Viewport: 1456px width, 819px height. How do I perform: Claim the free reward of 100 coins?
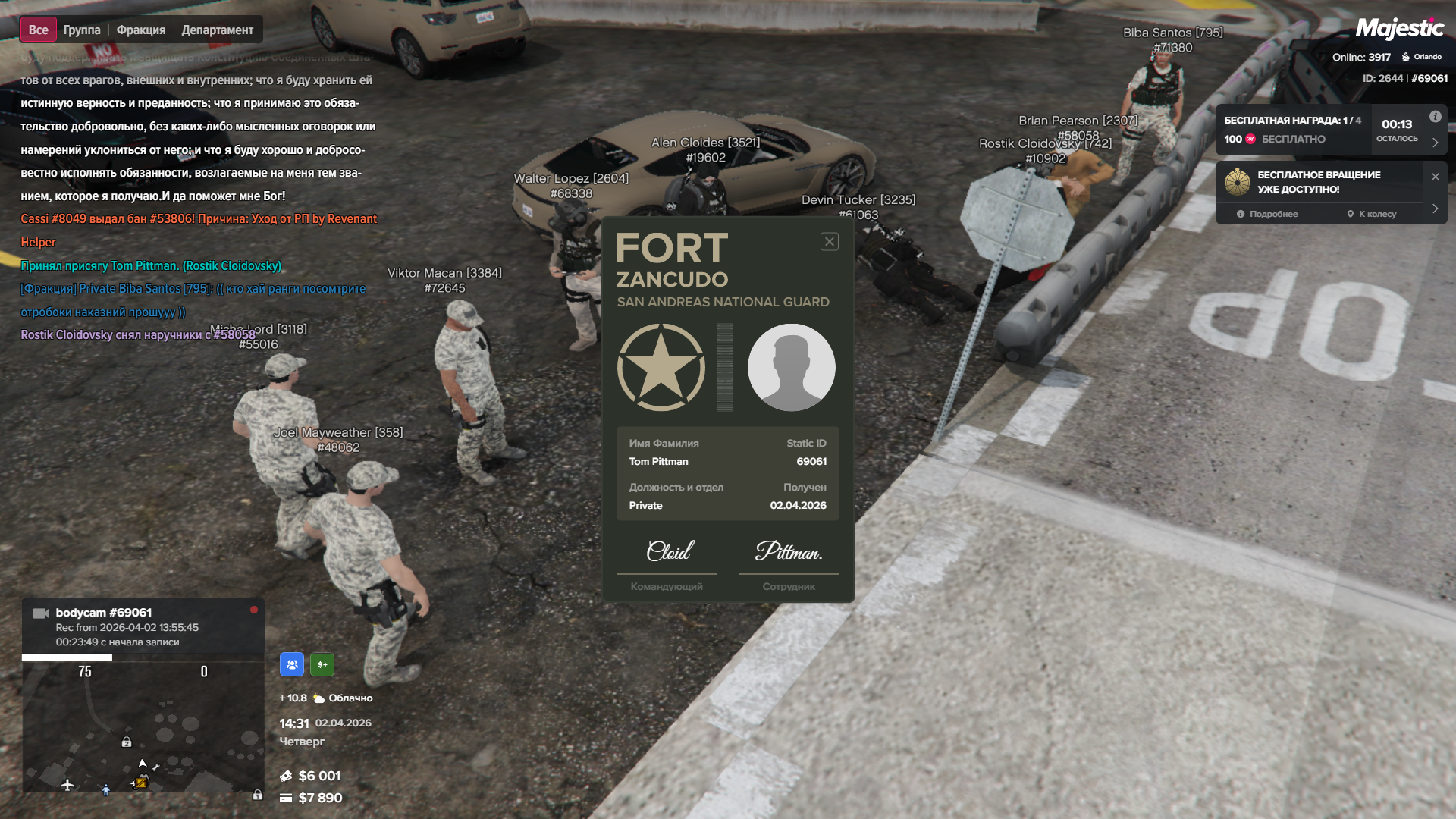1294,139
